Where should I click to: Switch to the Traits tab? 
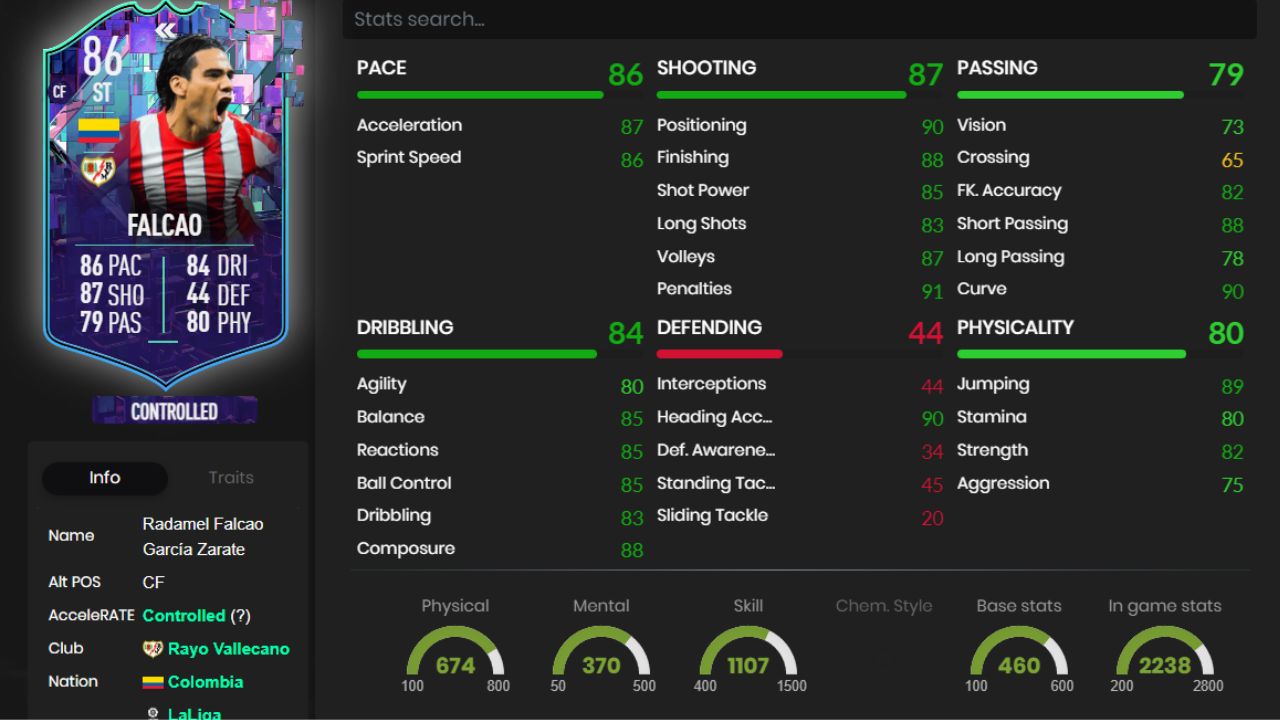coord(231,477)
